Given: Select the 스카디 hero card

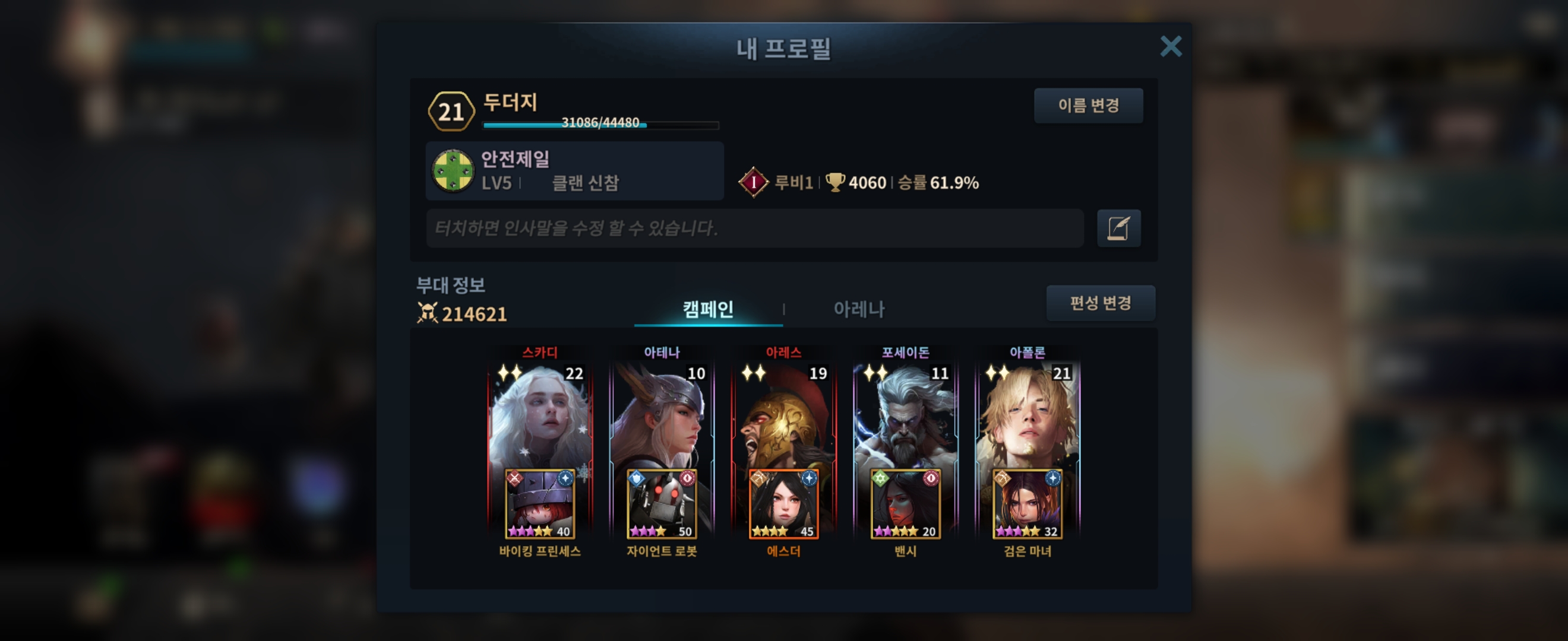Looking at the screenshot, I should (539, 414).
